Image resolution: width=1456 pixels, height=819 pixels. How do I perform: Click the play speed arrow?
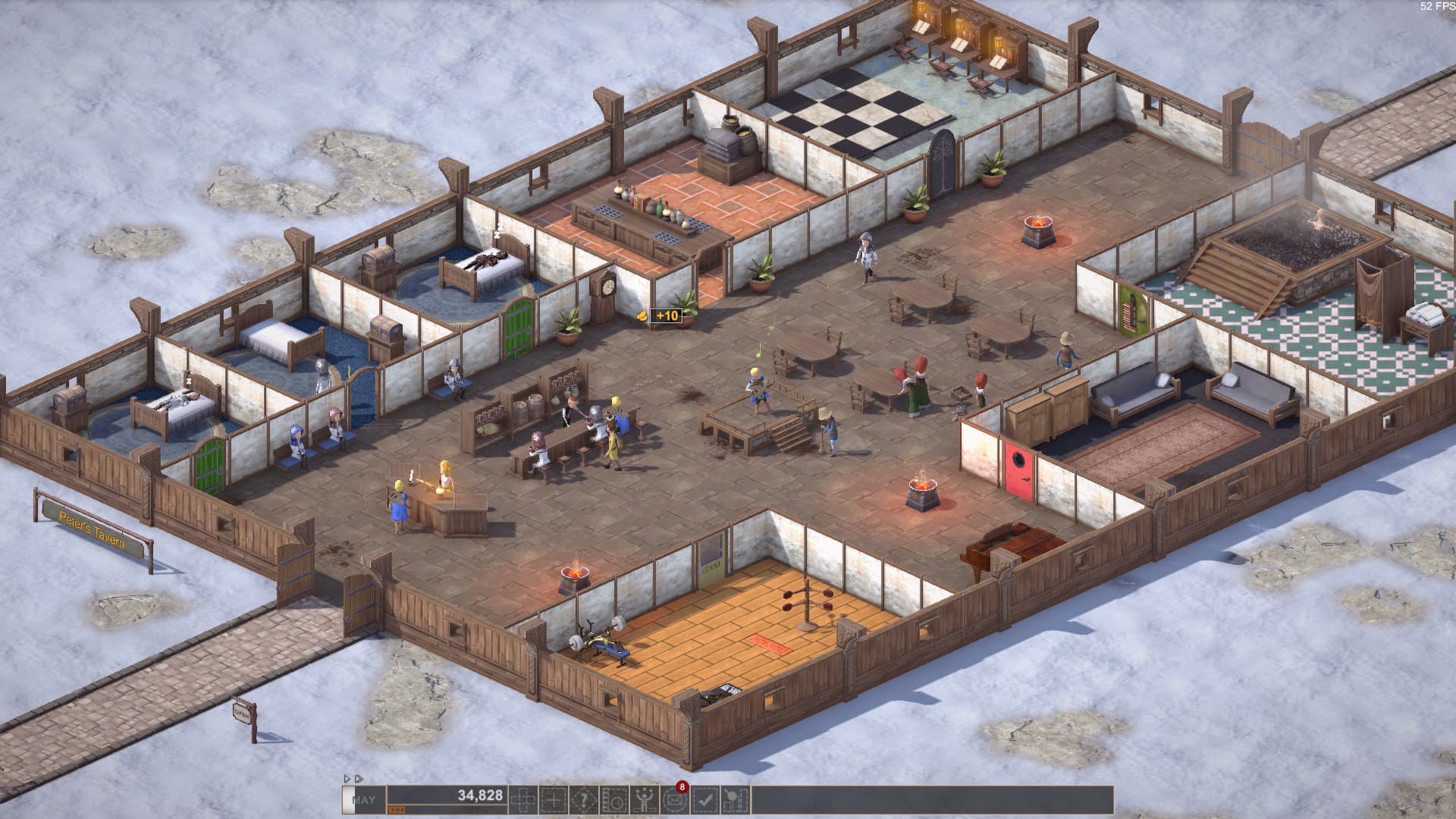point(347,778)
